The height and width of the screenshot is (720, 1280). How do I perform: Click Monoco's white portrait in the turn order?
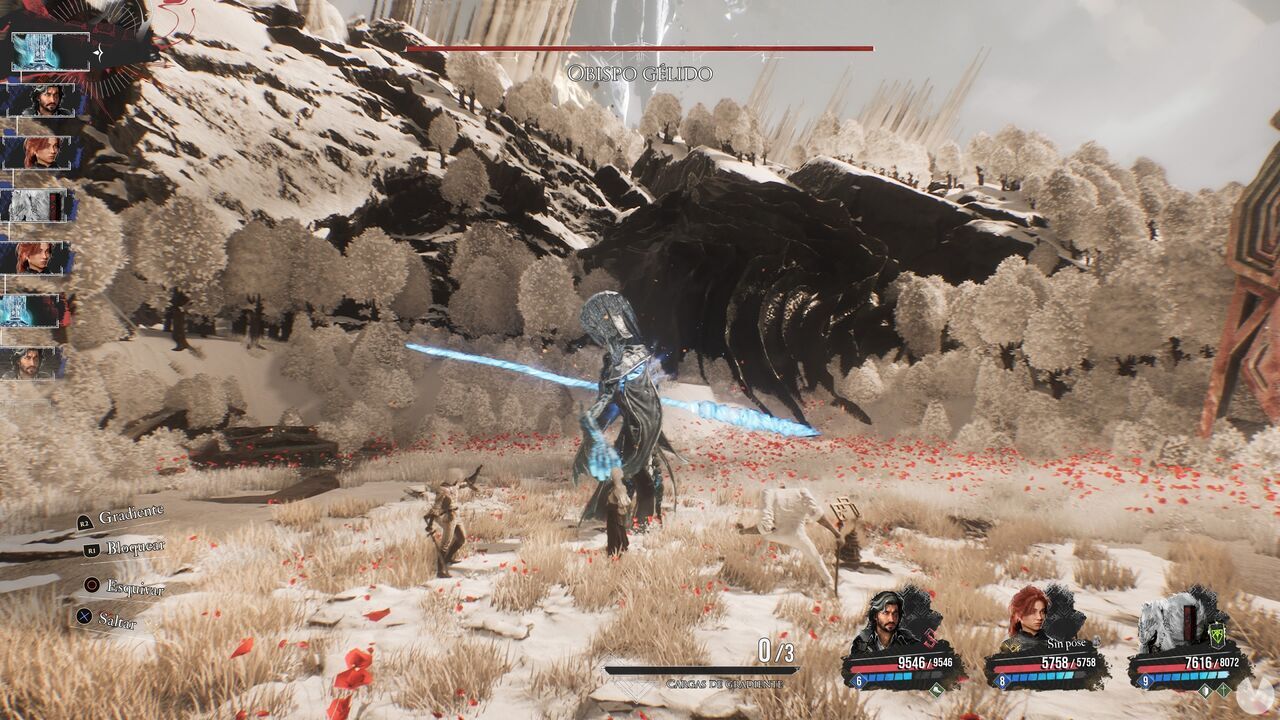38,205
